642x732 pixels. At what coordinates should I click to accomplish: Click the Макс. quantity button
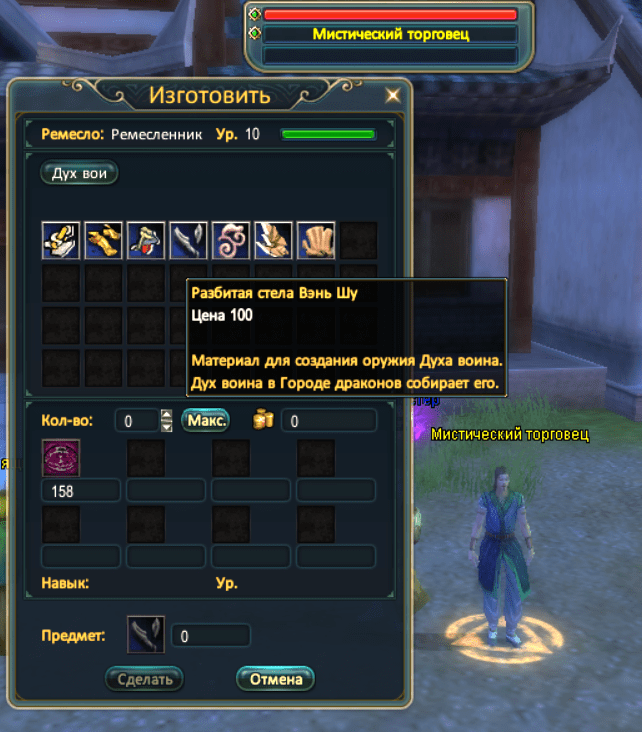click(x=206, y=420)
